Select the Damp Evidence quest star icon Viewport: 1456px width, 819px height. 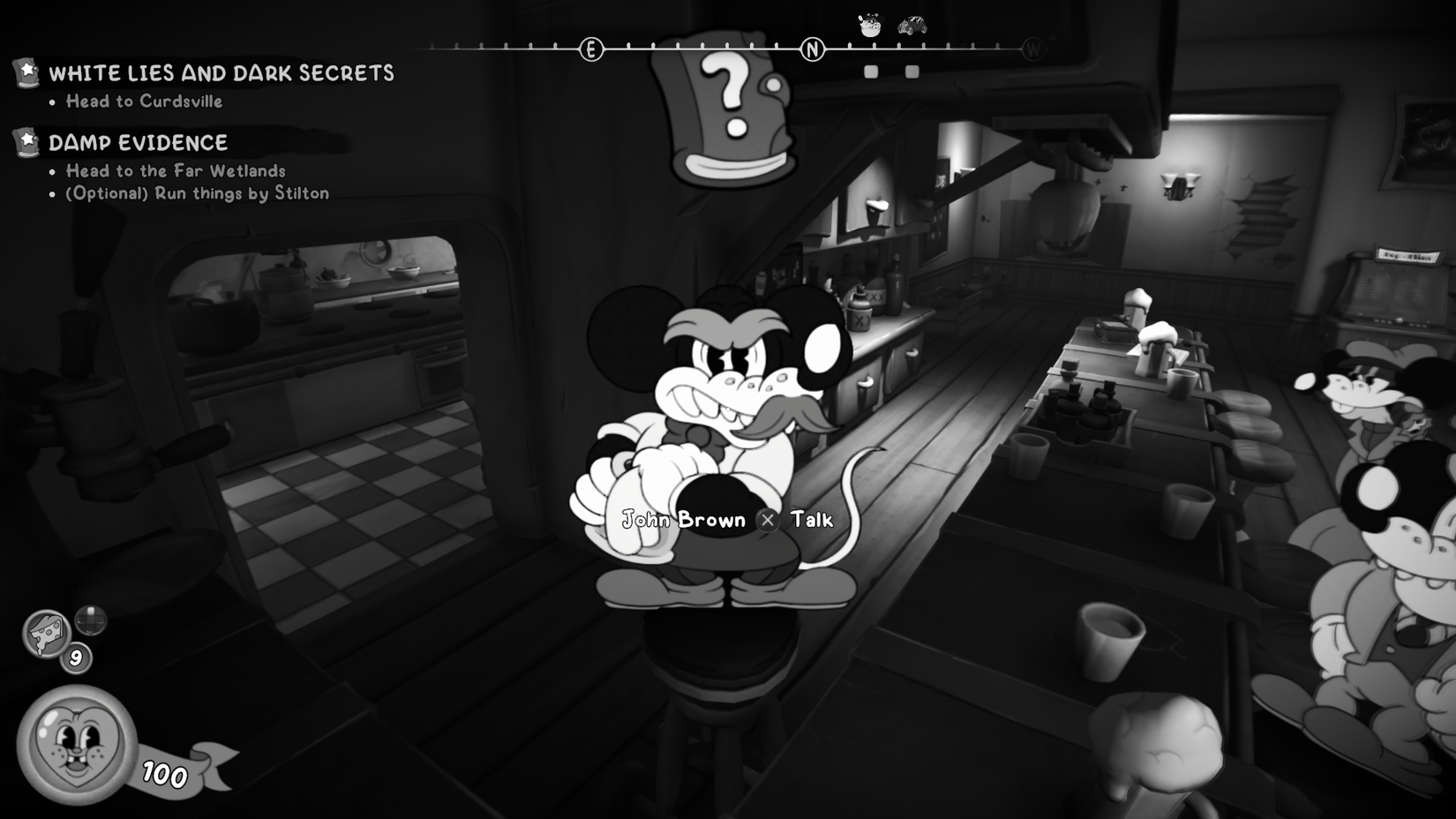pyautogui.click(x=27, y=141)
